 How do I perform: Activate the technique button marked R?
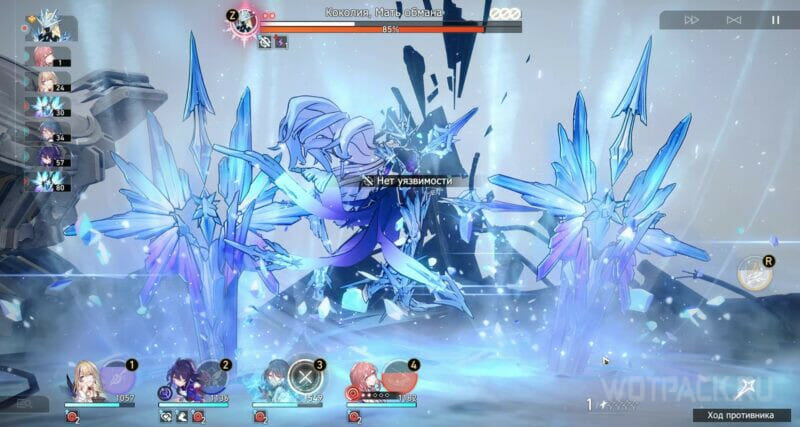tap(752, 274)
